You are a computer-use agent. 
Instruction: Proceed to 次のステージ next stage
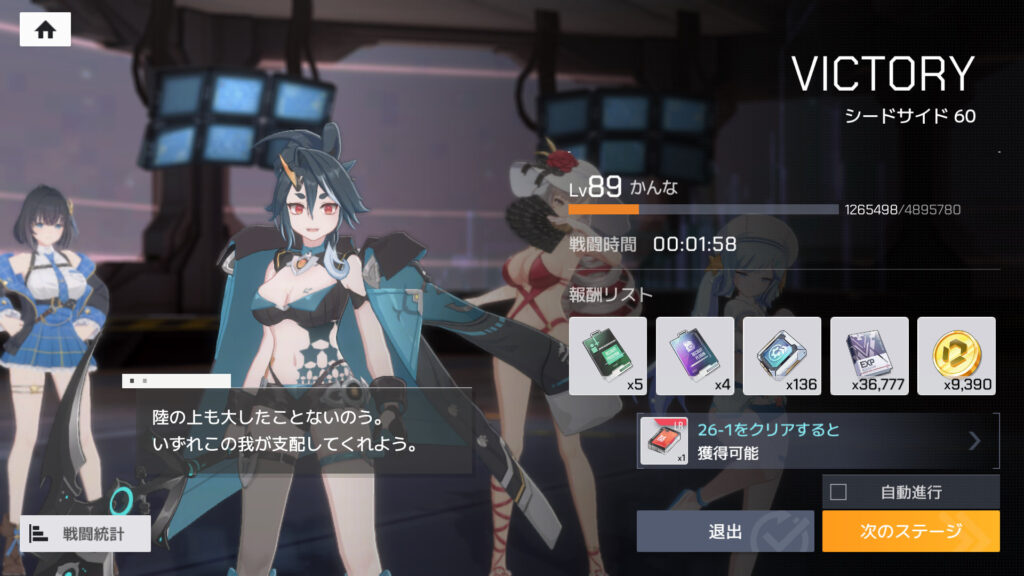910,531
